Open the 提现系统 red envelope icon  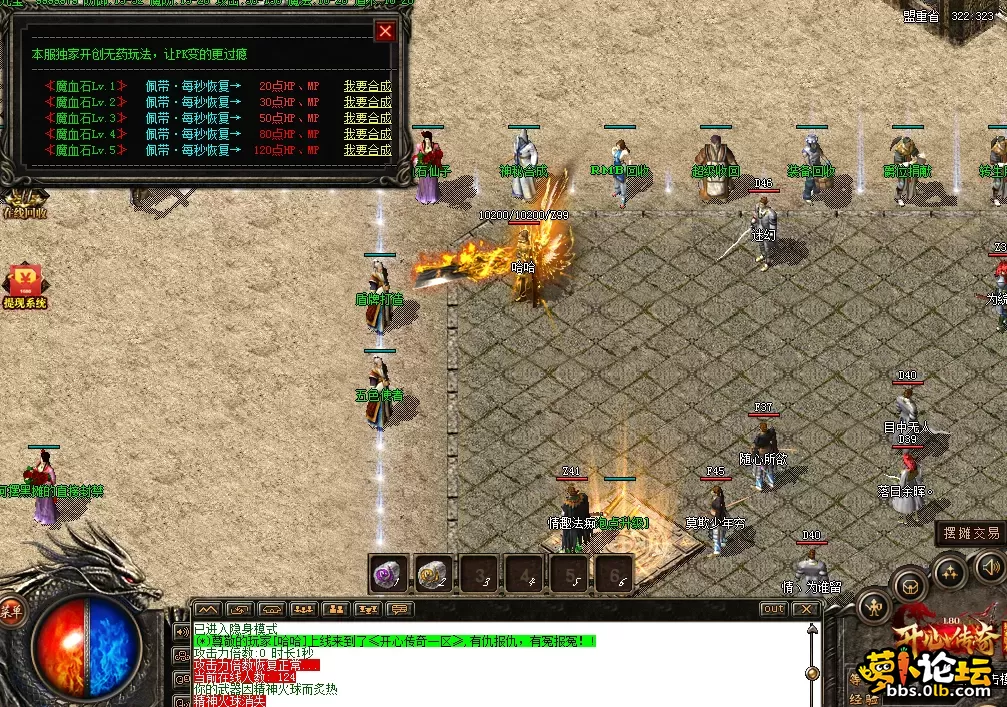point(23,285)
